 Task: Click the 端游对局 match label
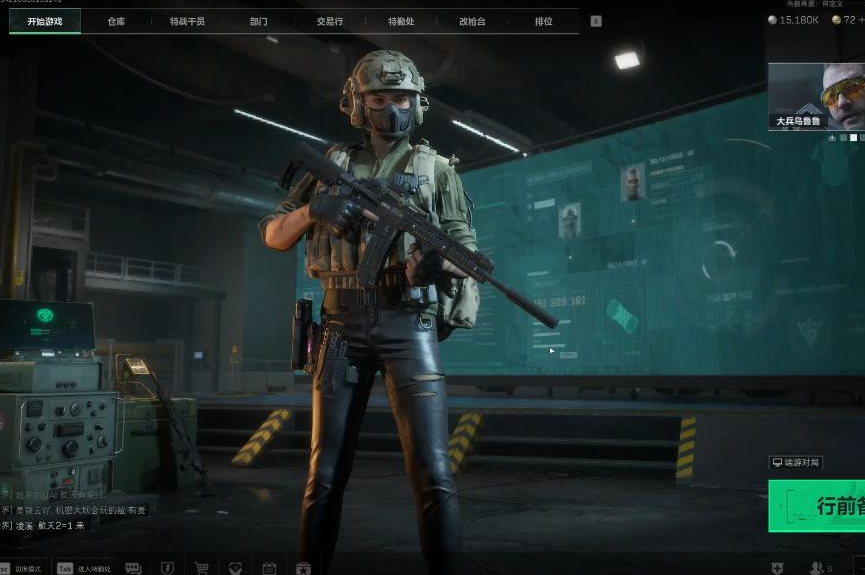tap(796, 463)
